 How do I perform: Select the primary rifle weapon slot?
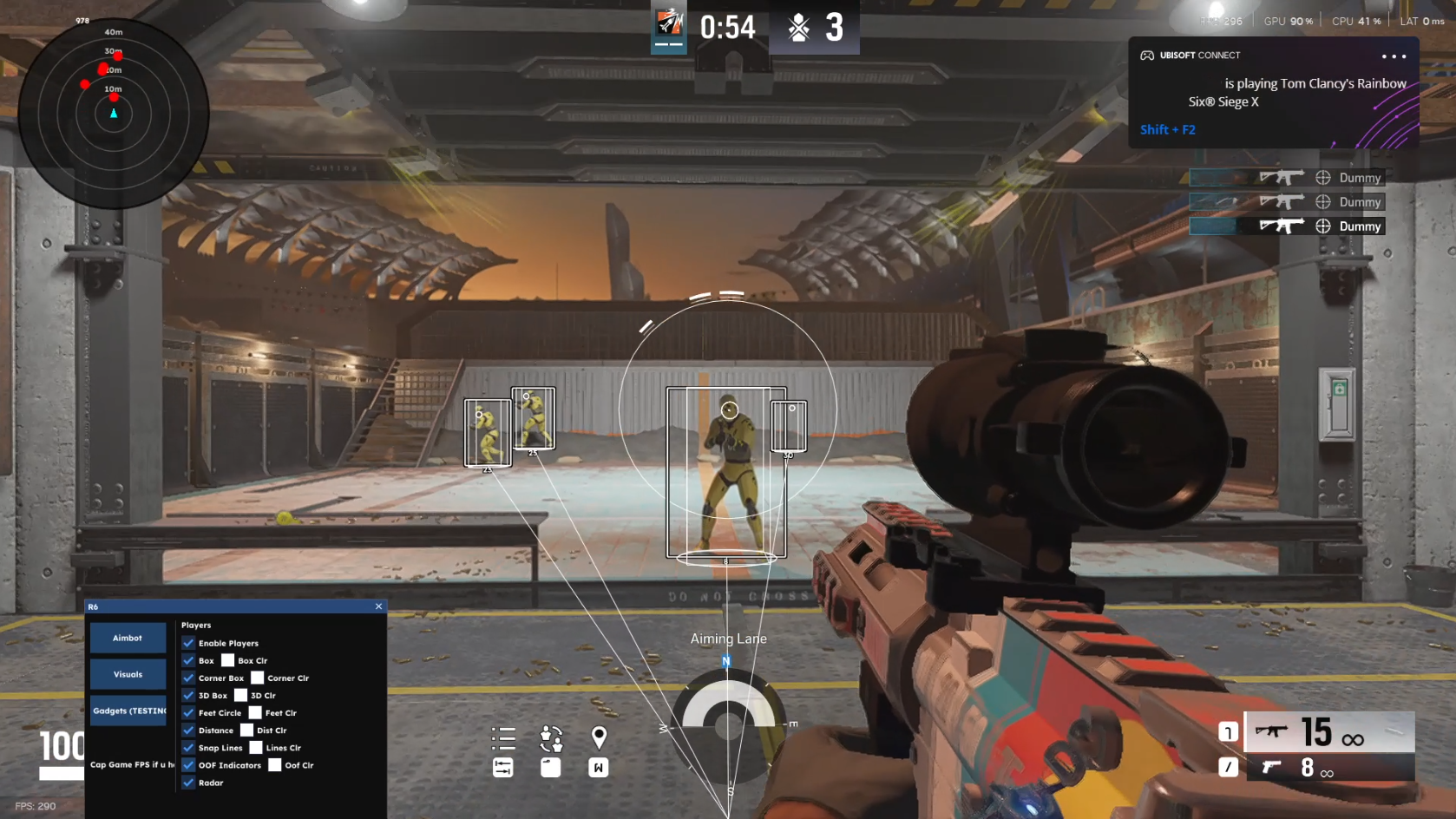click(x=1329, y=732)
